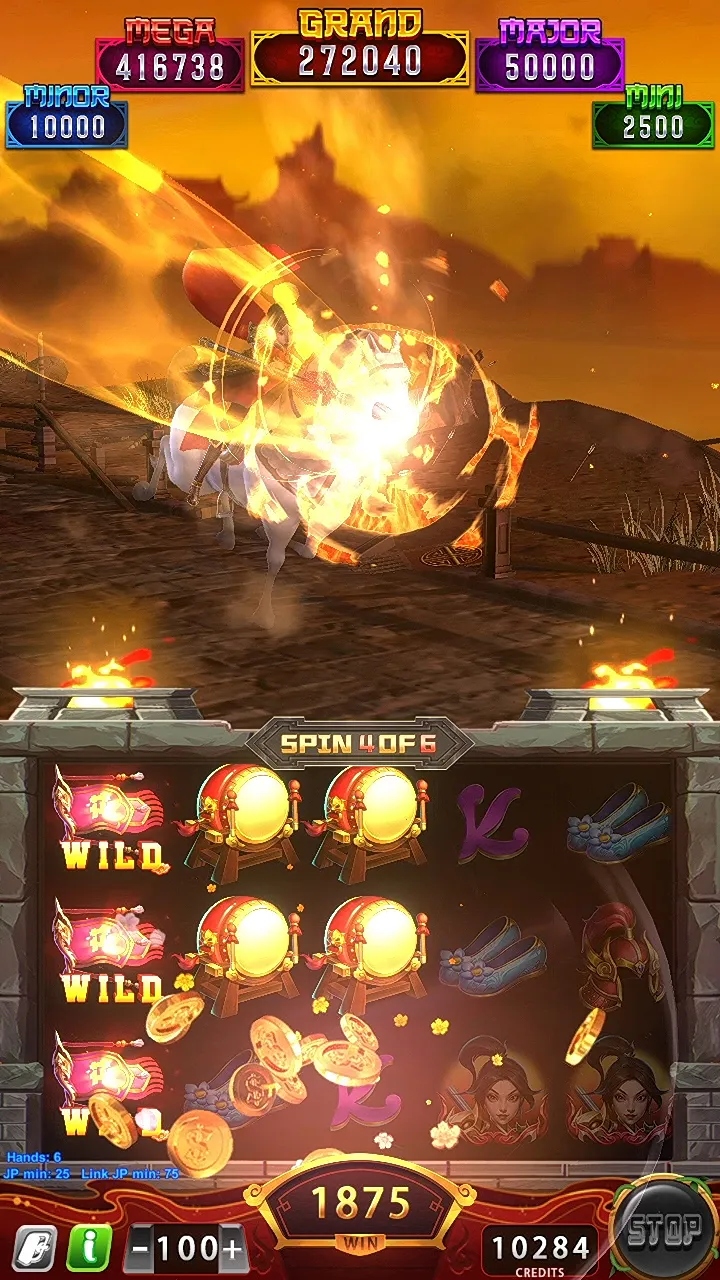Image resolution: width=720 pixels, height=1280 pixels.
Task: Open the green info paytable button
Action: [x=87, y=1247]
